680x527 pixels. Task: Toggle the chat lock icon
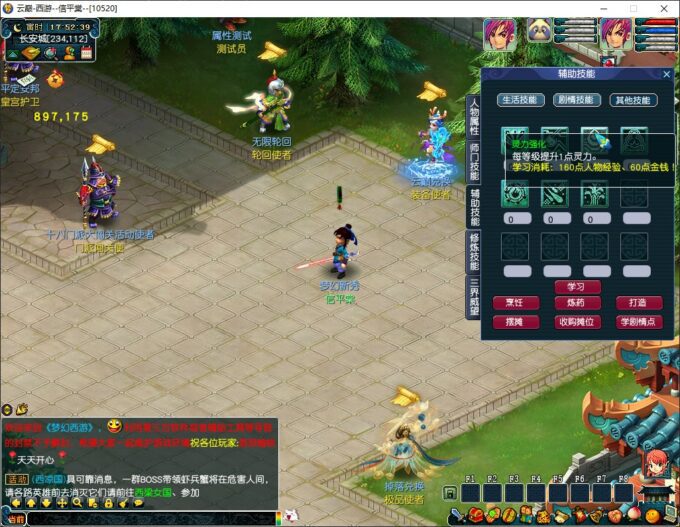(x=108, y=503)
